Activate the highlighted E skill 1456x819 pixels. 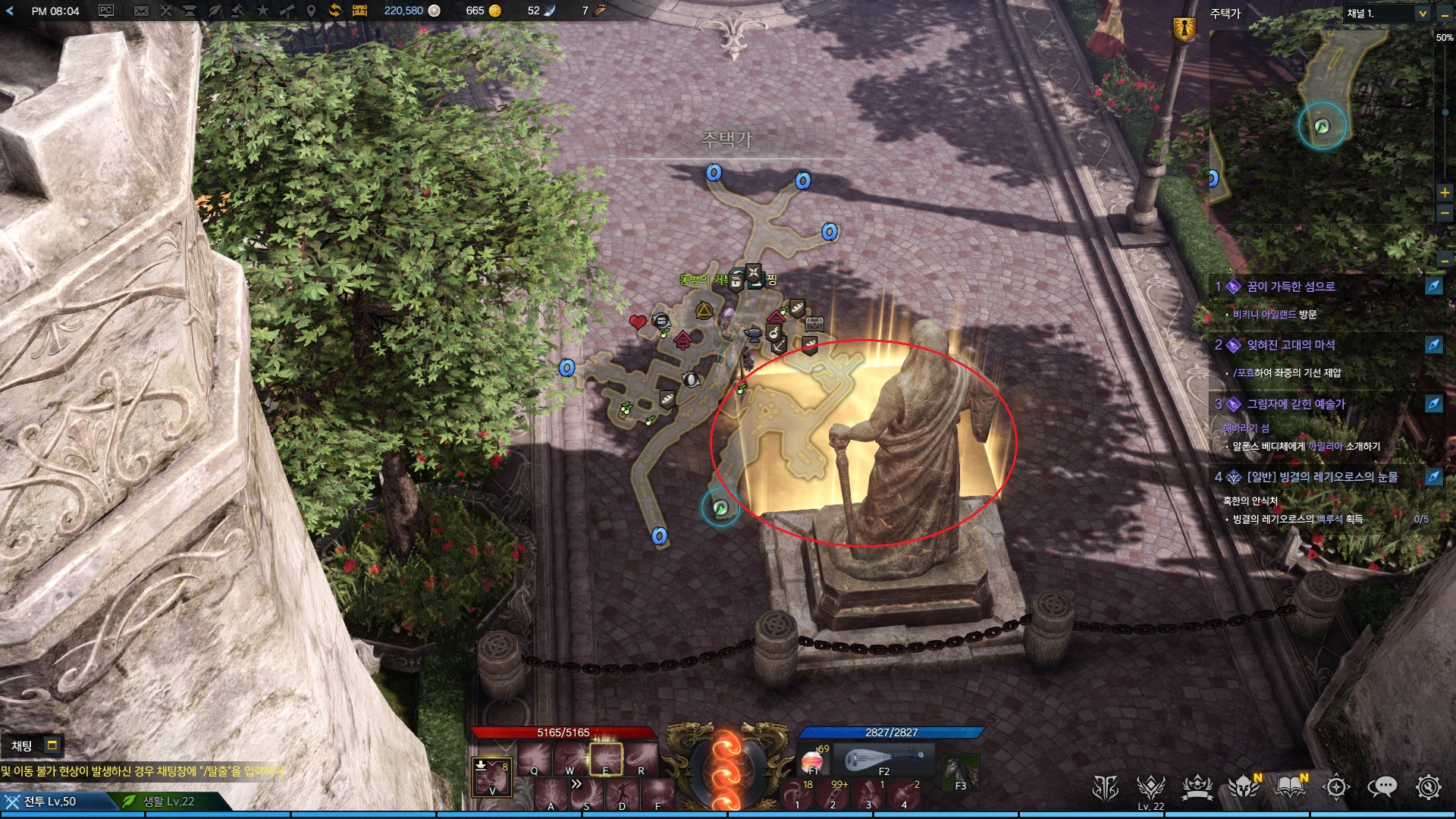606,759
